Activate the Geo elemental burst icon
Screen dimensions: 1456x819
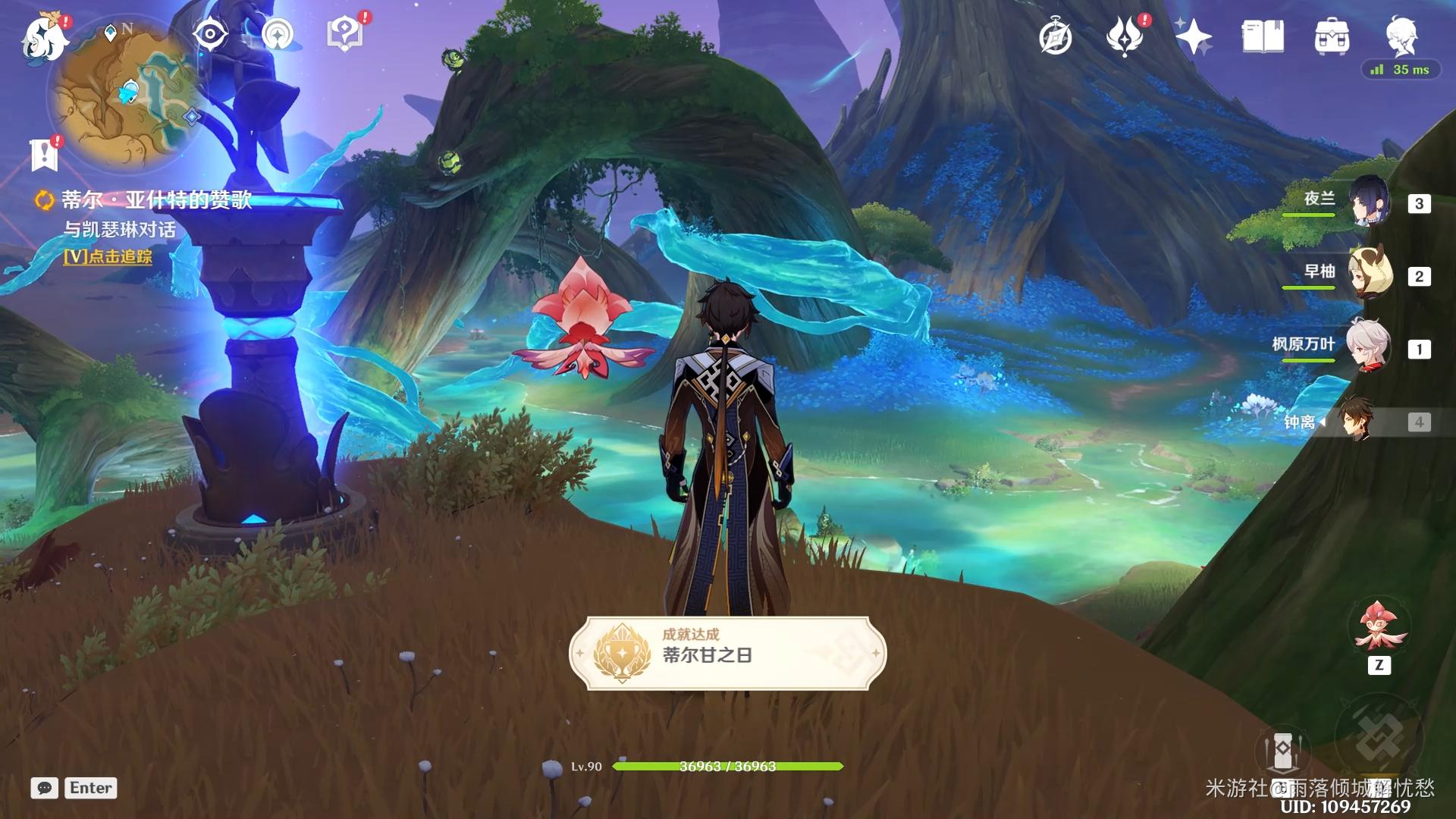(1378, 737)
